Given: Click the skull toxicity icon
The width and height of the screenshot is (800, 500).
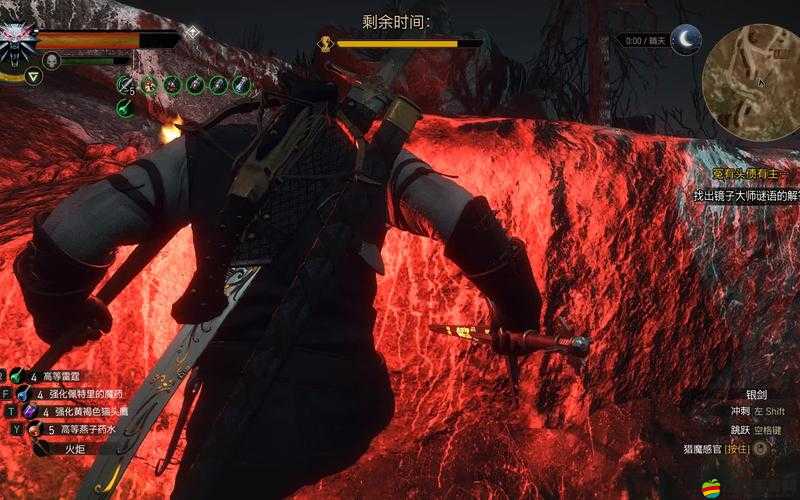Looking at the screenshot, I should click(x=52, y=61).
